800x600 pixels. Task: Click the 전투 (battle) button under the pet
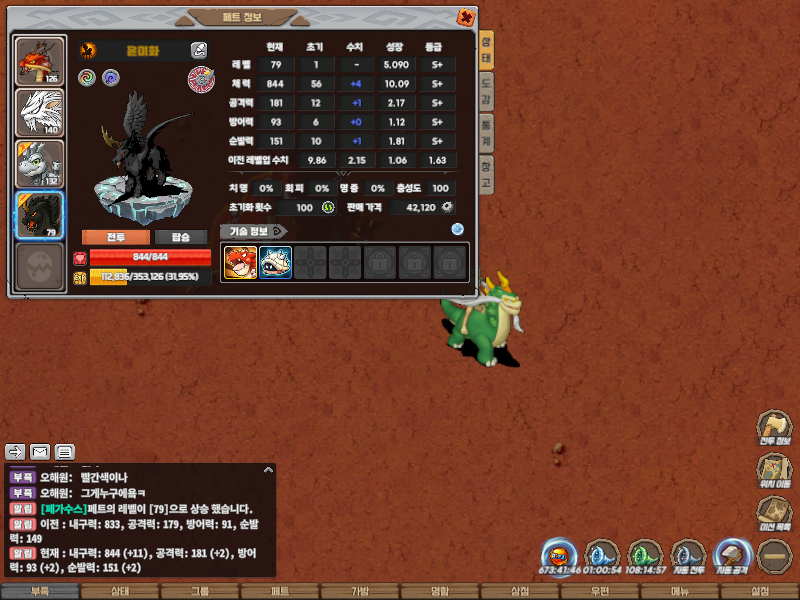(x=115, y=237)
